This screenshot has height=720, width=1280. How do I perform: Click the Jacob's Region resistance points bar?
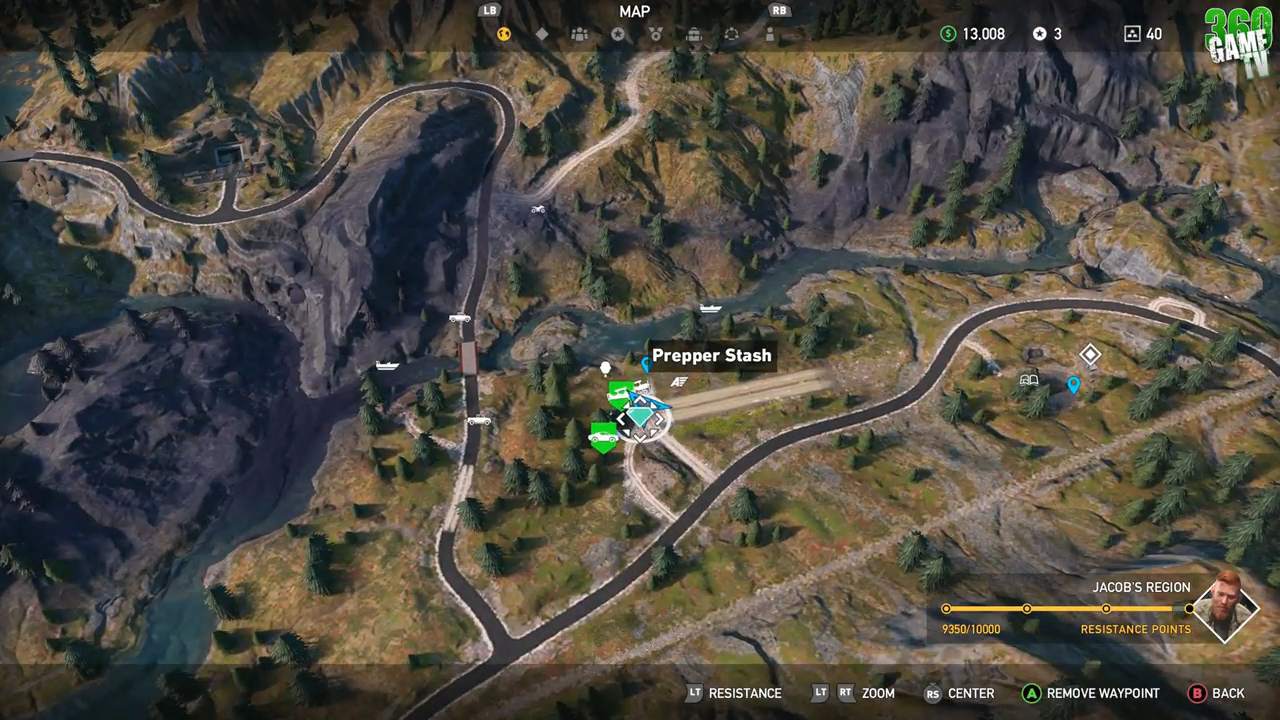pos(1068,608)
